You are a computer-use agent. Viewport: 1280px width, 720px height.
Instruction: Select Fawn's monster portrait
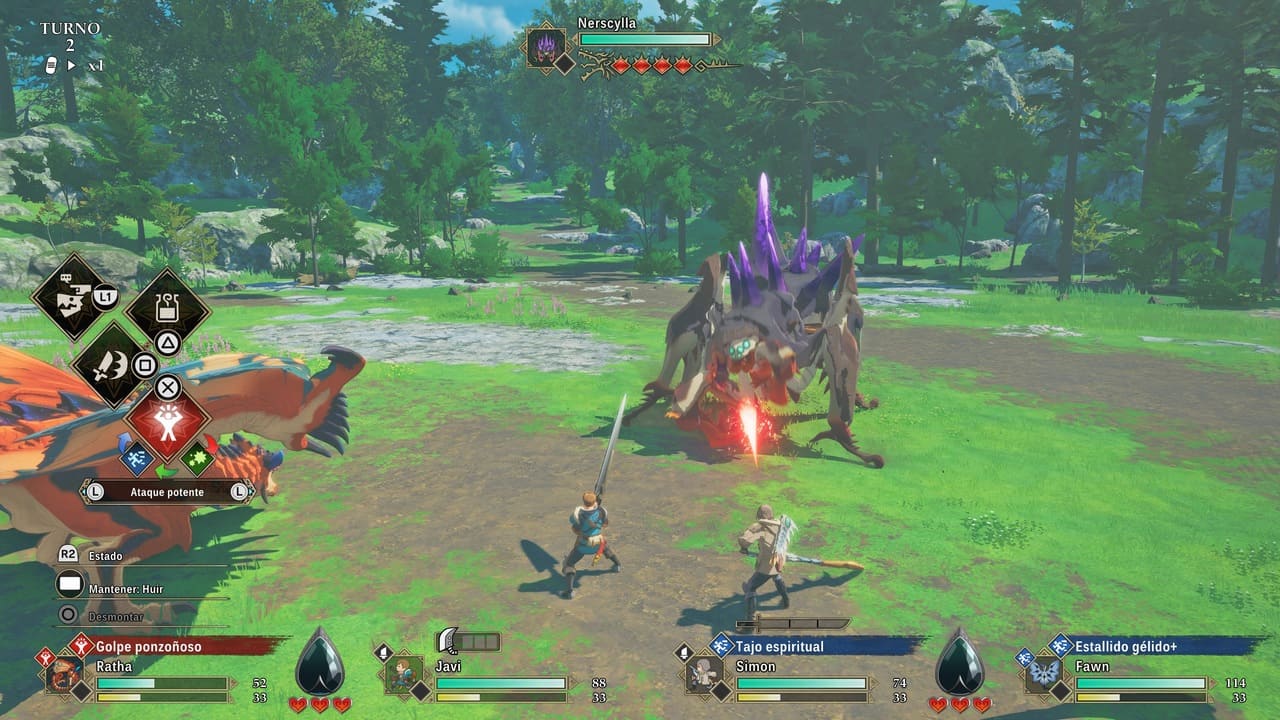point(1044,673)
